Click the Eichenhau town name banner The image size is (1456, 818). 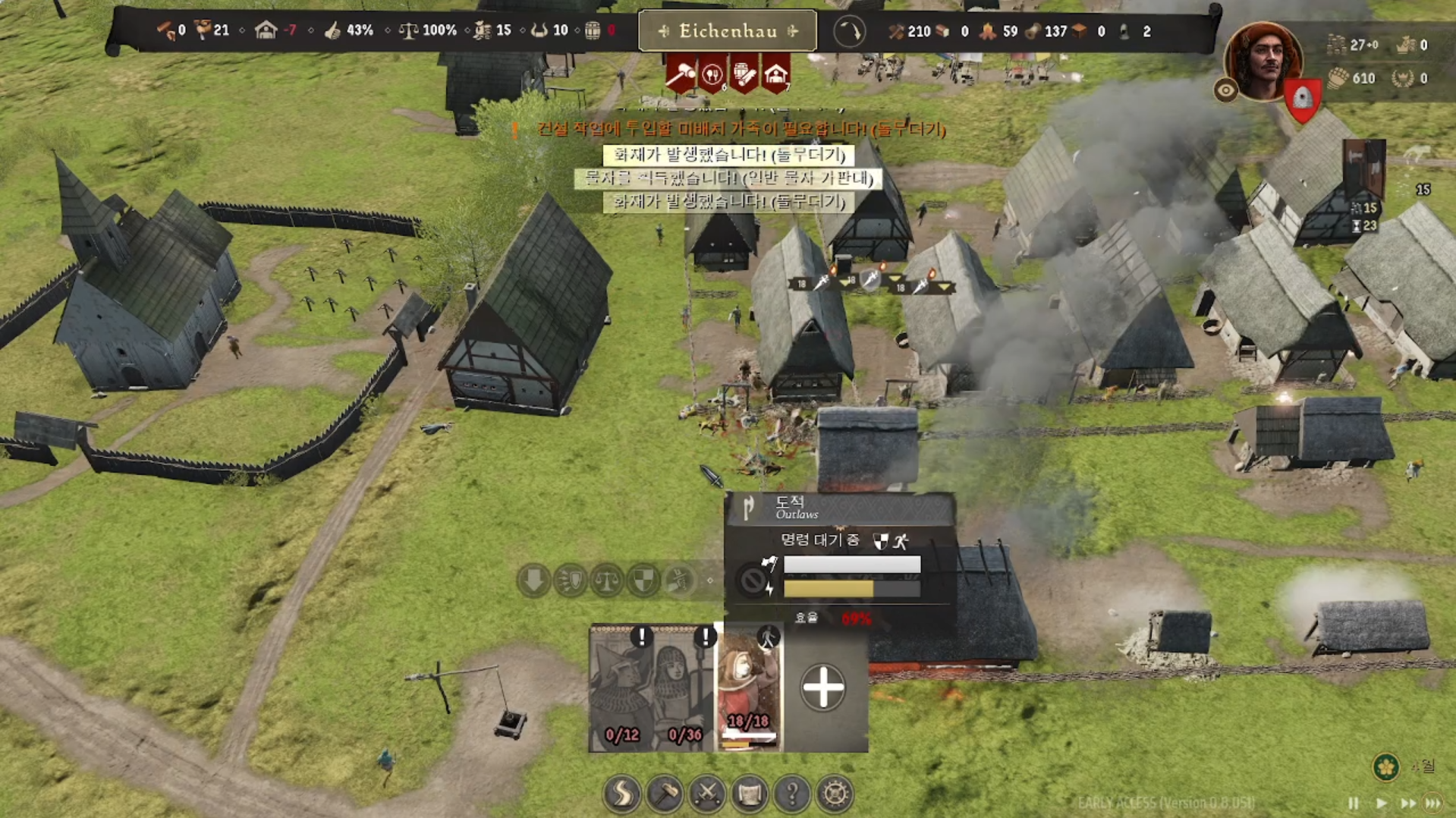pos(728,31)
